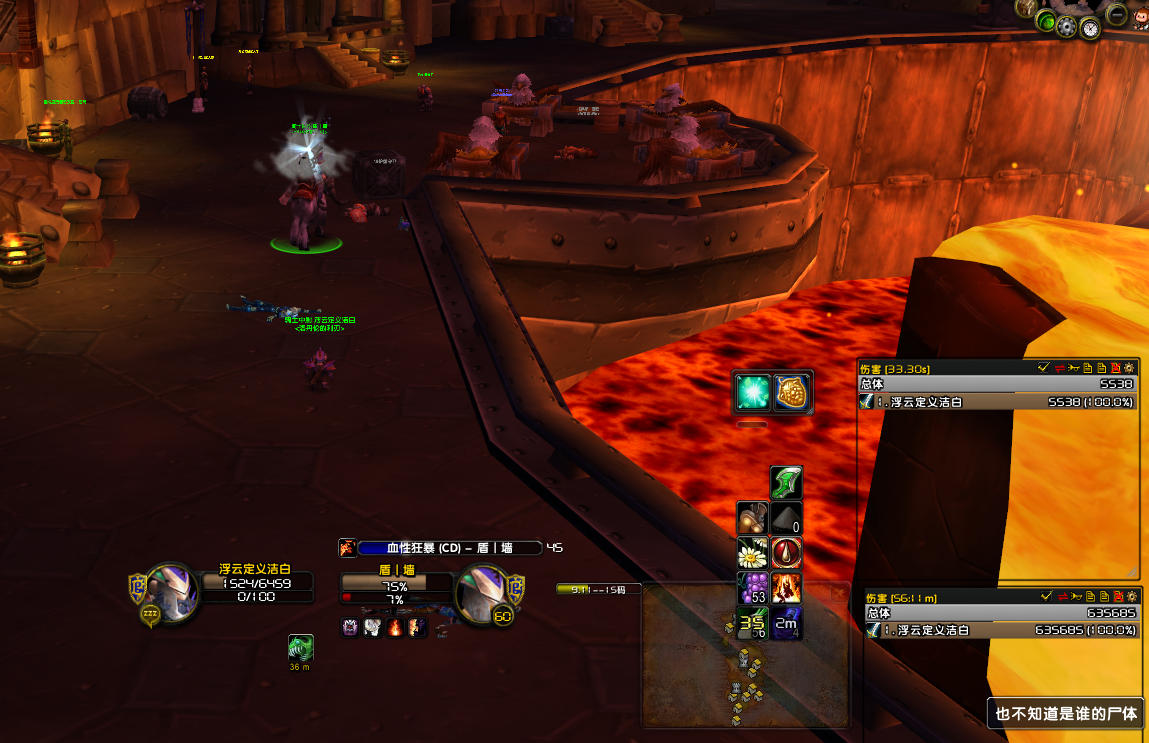The image size is (1149, 743).
Task: Activate the red blood drop ability
Action: (x=786, y=553)
